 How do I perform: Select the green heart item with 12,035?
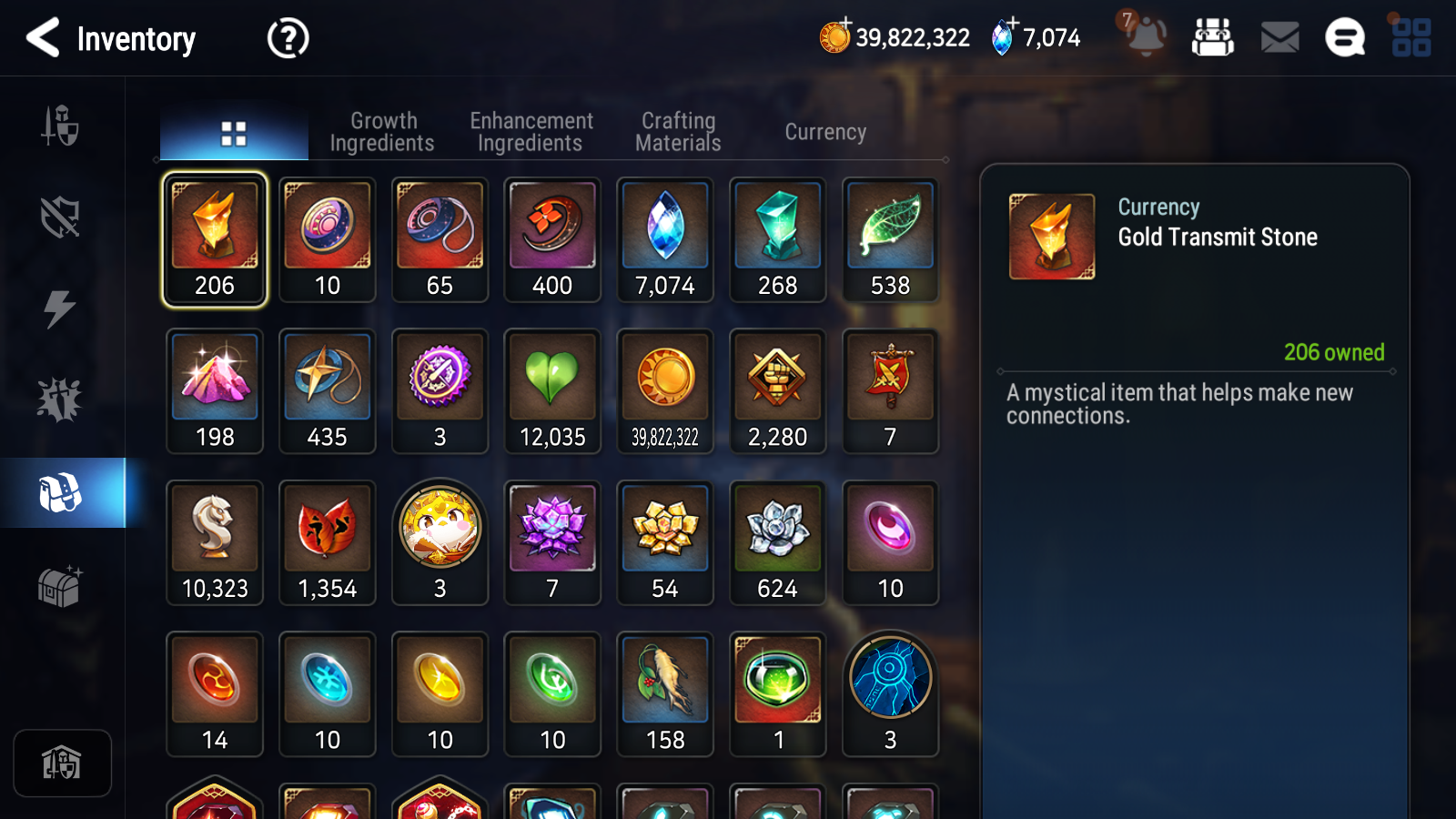tap(552, 391)
